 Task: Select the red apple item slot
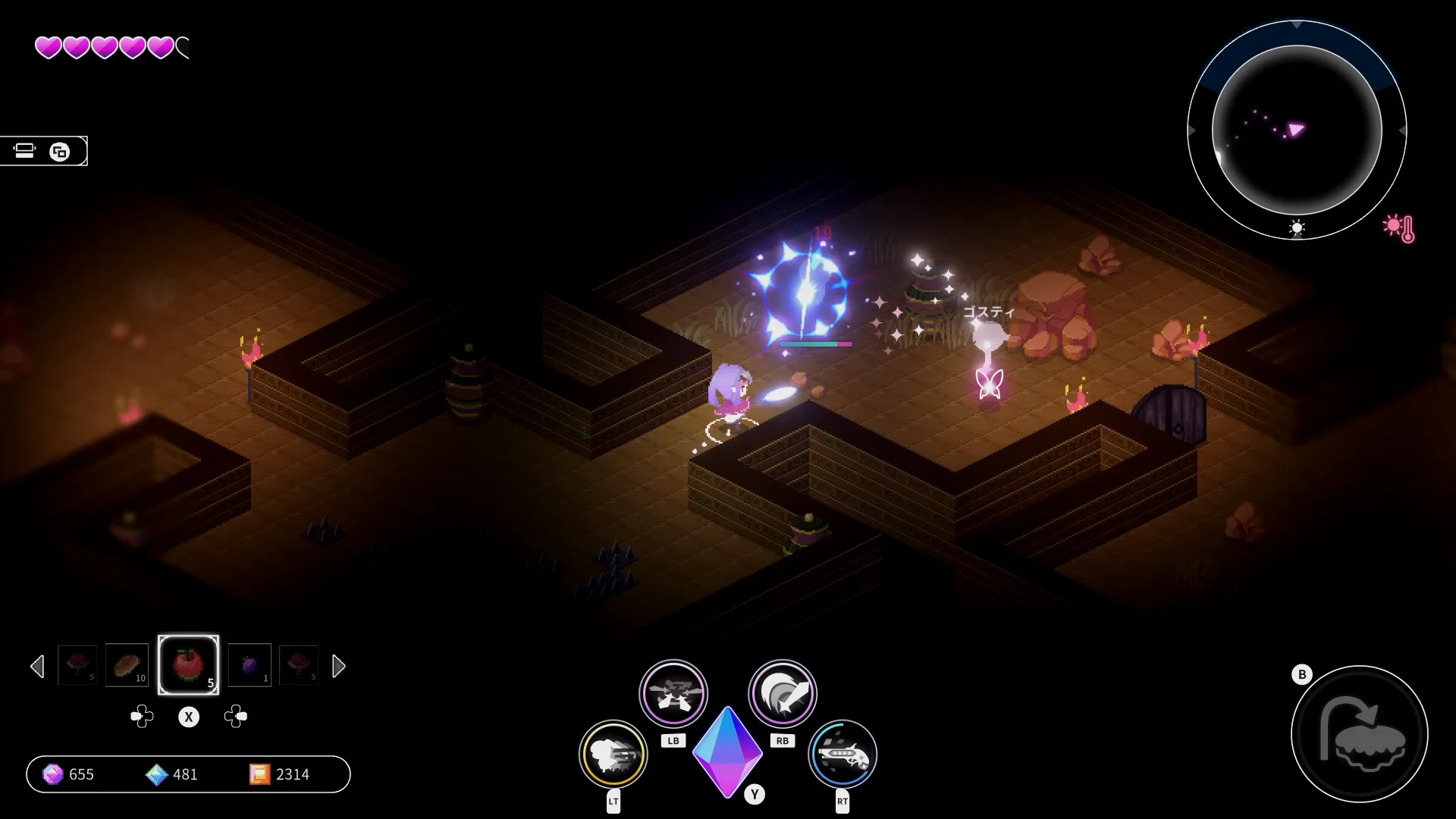click(x=188, y=665)
